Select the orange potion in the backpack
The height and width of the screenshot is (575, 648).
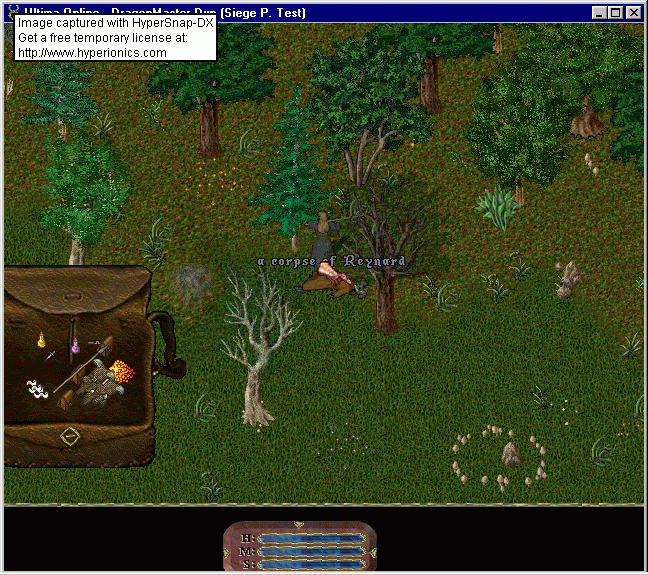tap(42, 340)
